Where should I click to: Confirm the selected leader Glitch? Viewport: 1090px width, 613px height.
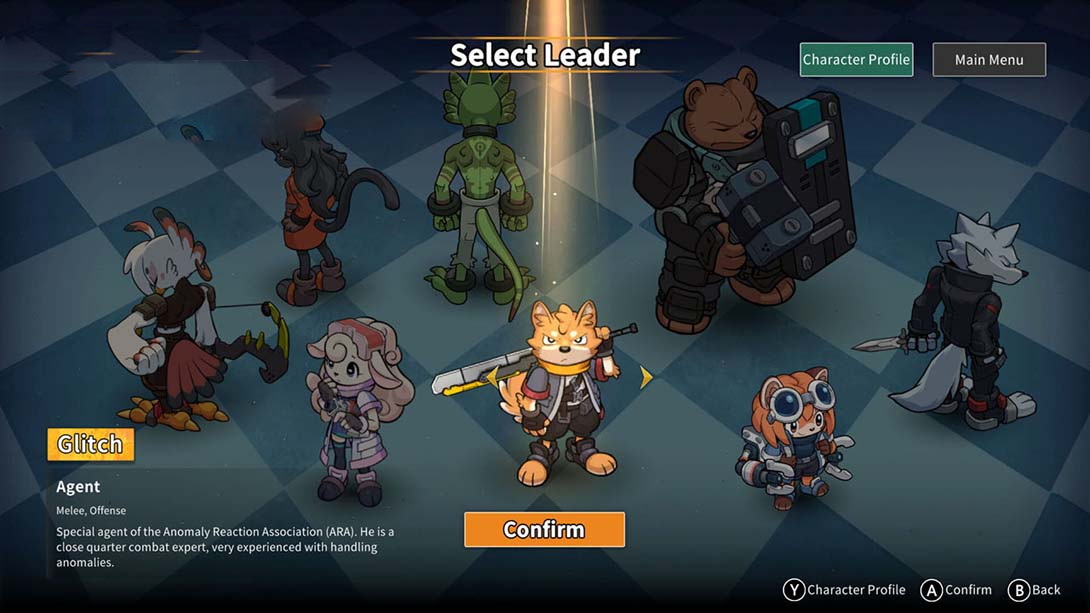coord(544,530)
